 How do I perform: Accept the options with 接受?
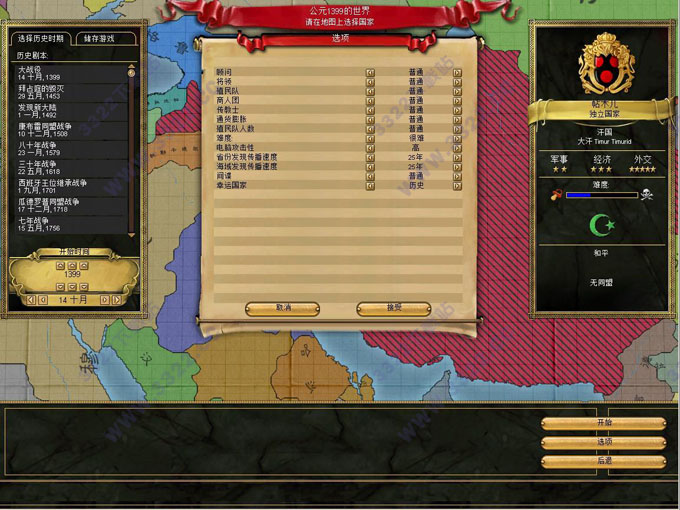[x=393, y=308]
